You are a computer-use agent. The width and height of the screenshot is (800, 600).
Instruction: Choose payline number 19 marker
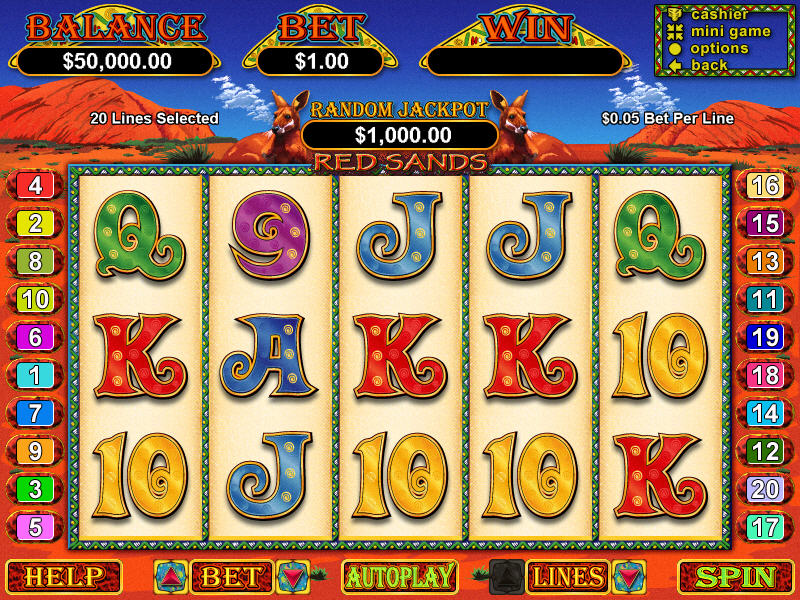click(765, 337)
